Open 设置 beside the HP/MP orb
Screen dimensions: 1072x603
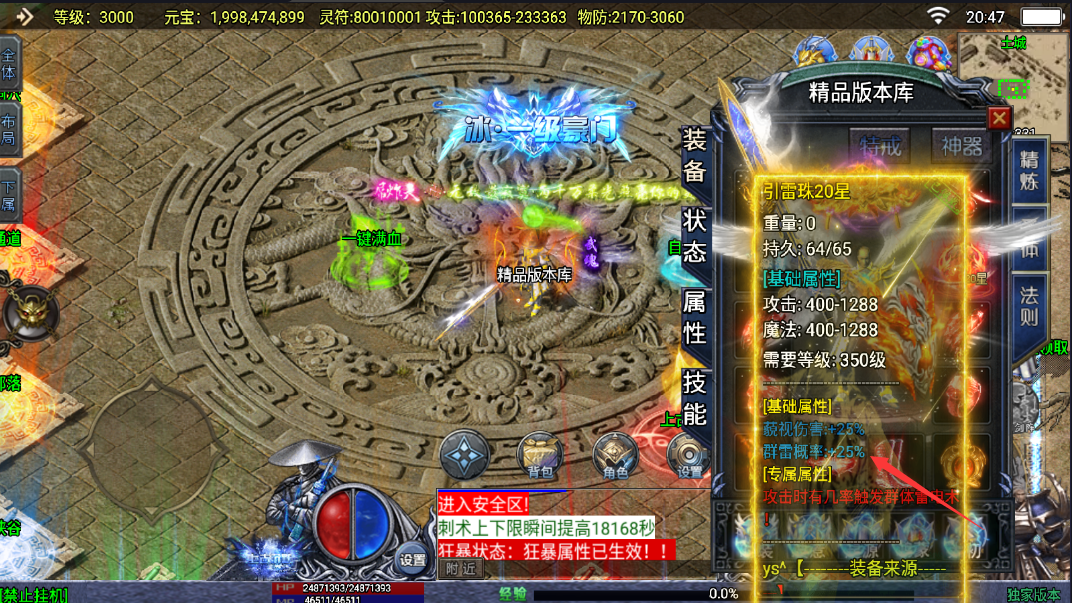click(x=412, y=560)
